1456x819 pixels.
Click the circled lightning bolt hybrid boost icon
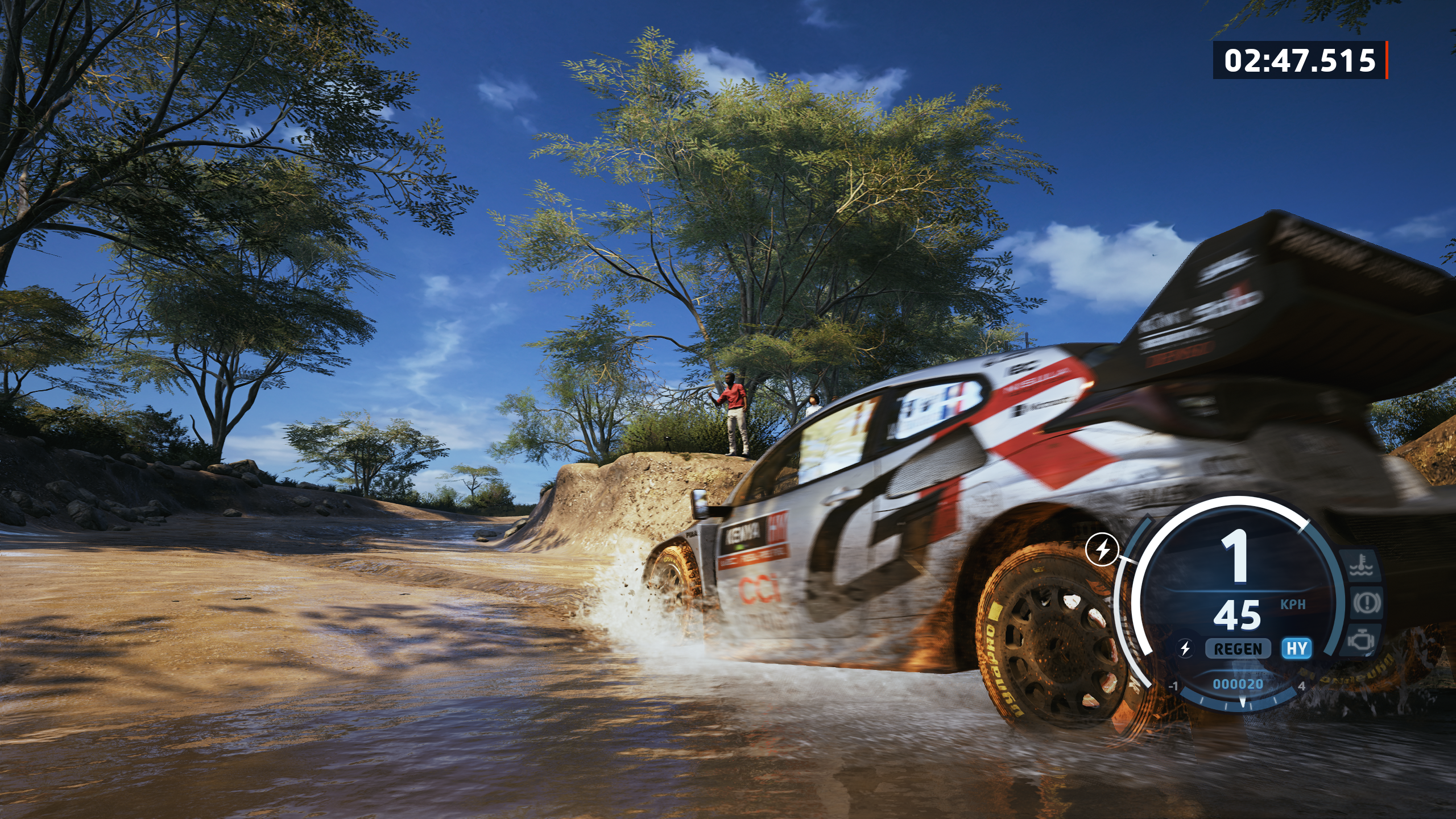(1102, 549)
